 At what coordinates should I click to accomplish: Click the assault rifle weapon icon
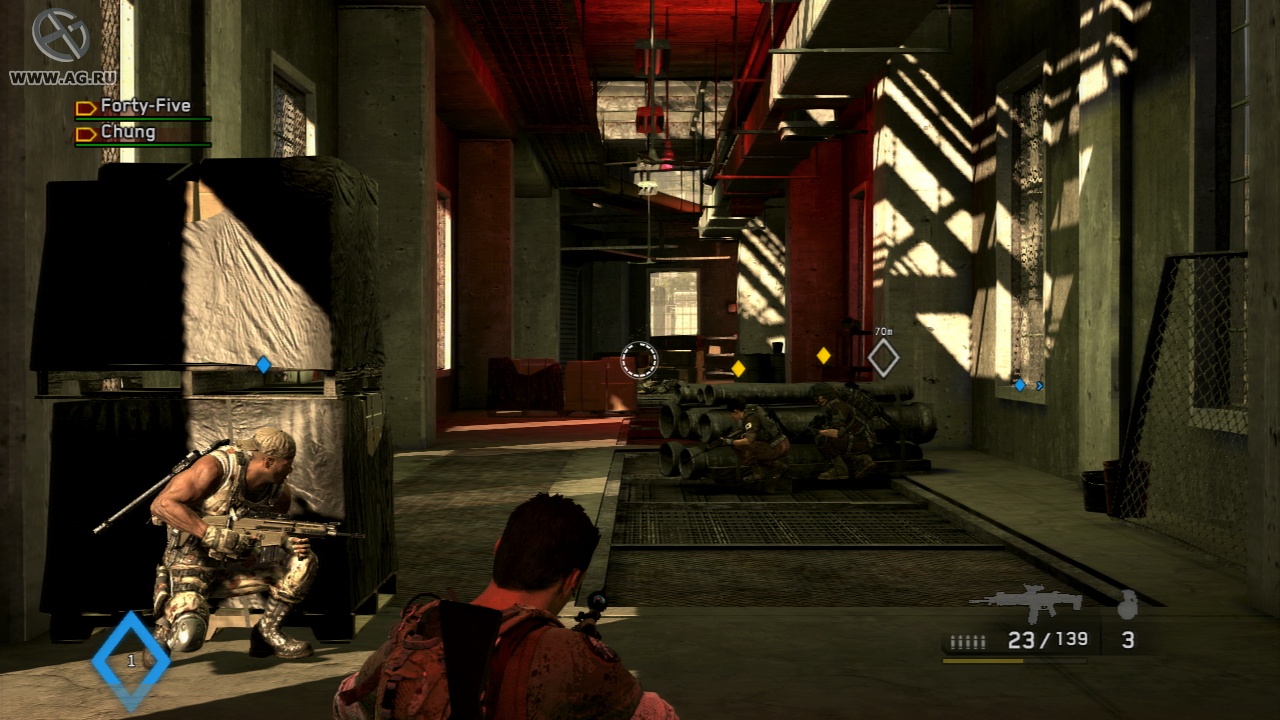click(1026, 602)
